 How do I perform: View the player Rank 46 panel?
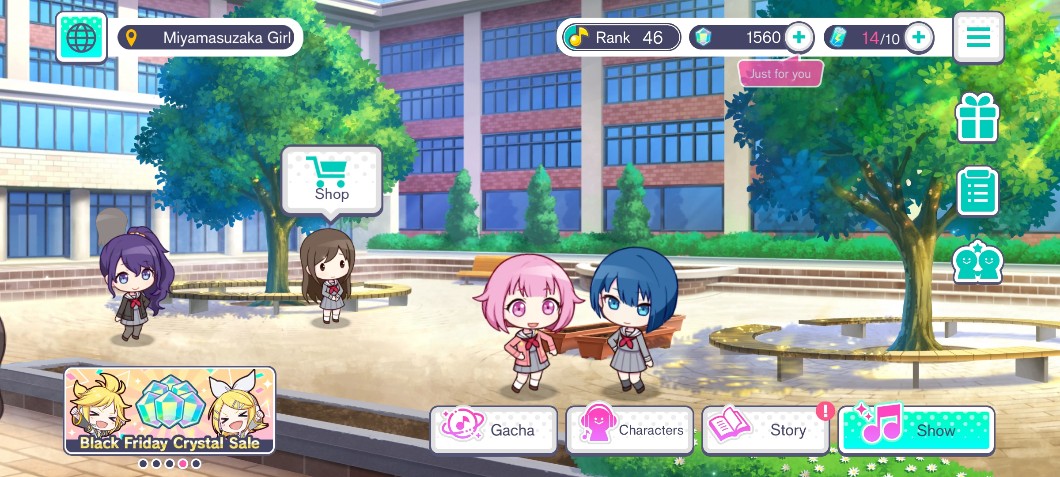point(621,38)
